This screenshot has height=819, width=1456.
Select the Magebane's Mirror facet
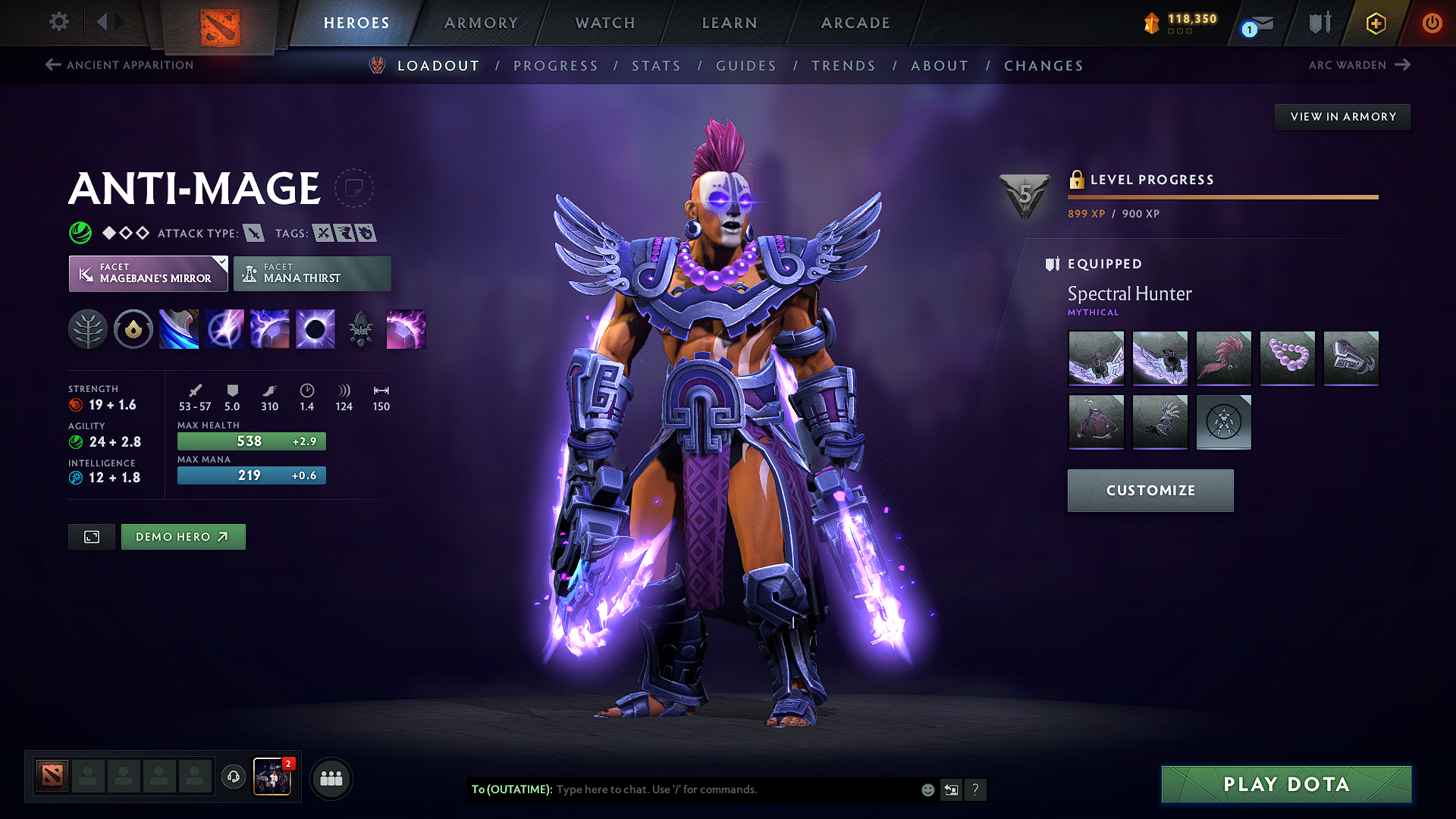(x=148, y=273)
